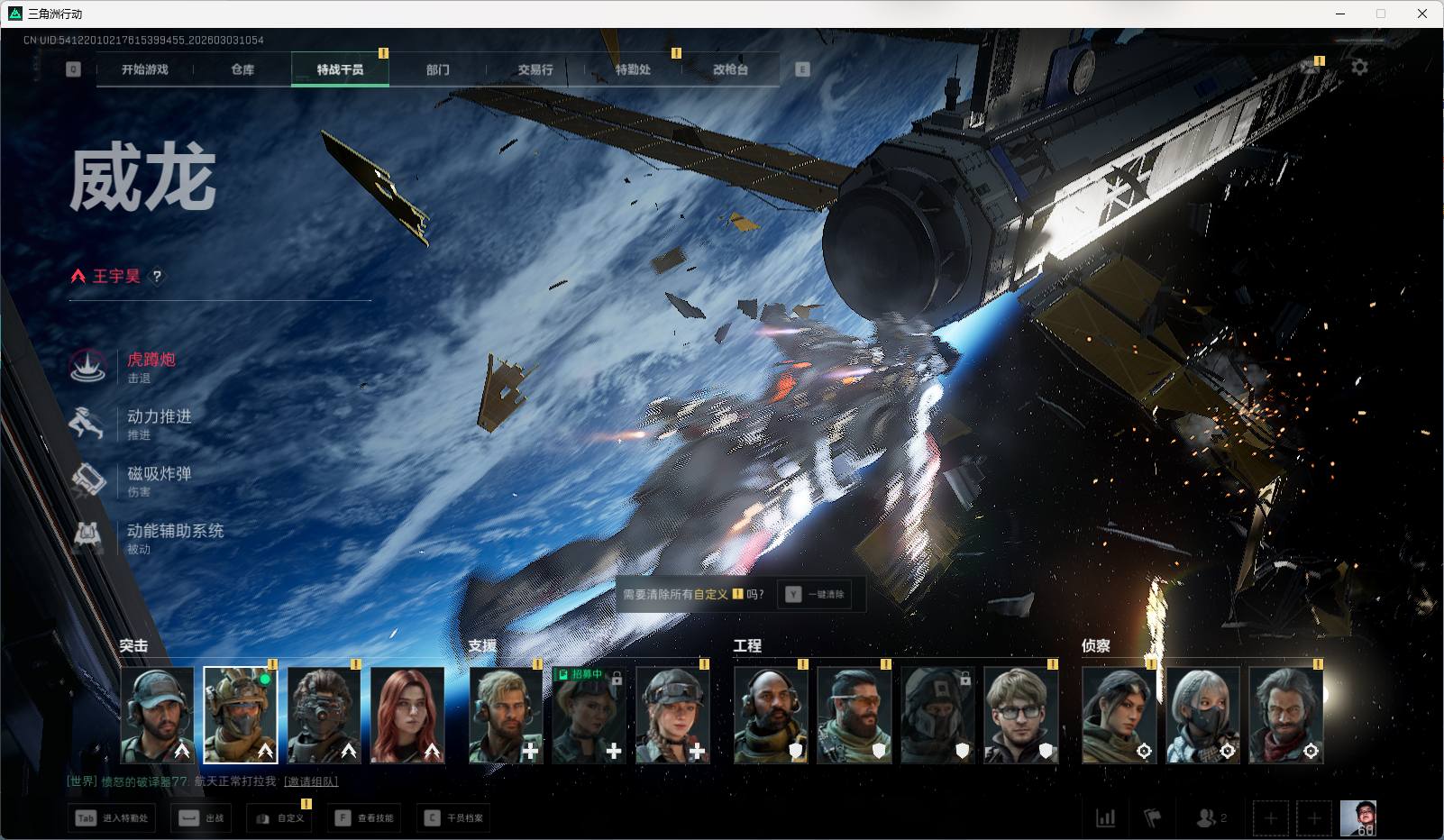The height and width of the screenshot is (840, 1444).
Task: Select the 虎蹲炮 skill entry
Action: (x=151, y=361)
